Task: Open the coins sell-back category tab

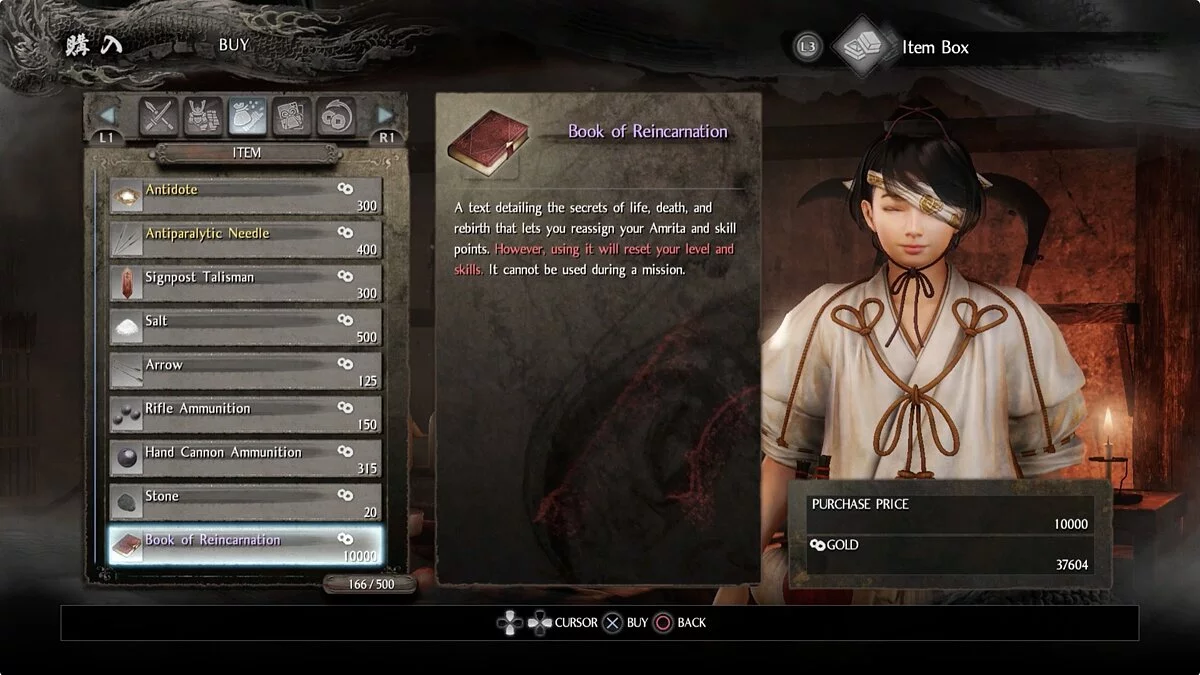Action: pyautogui.click(x=336, y=117)
